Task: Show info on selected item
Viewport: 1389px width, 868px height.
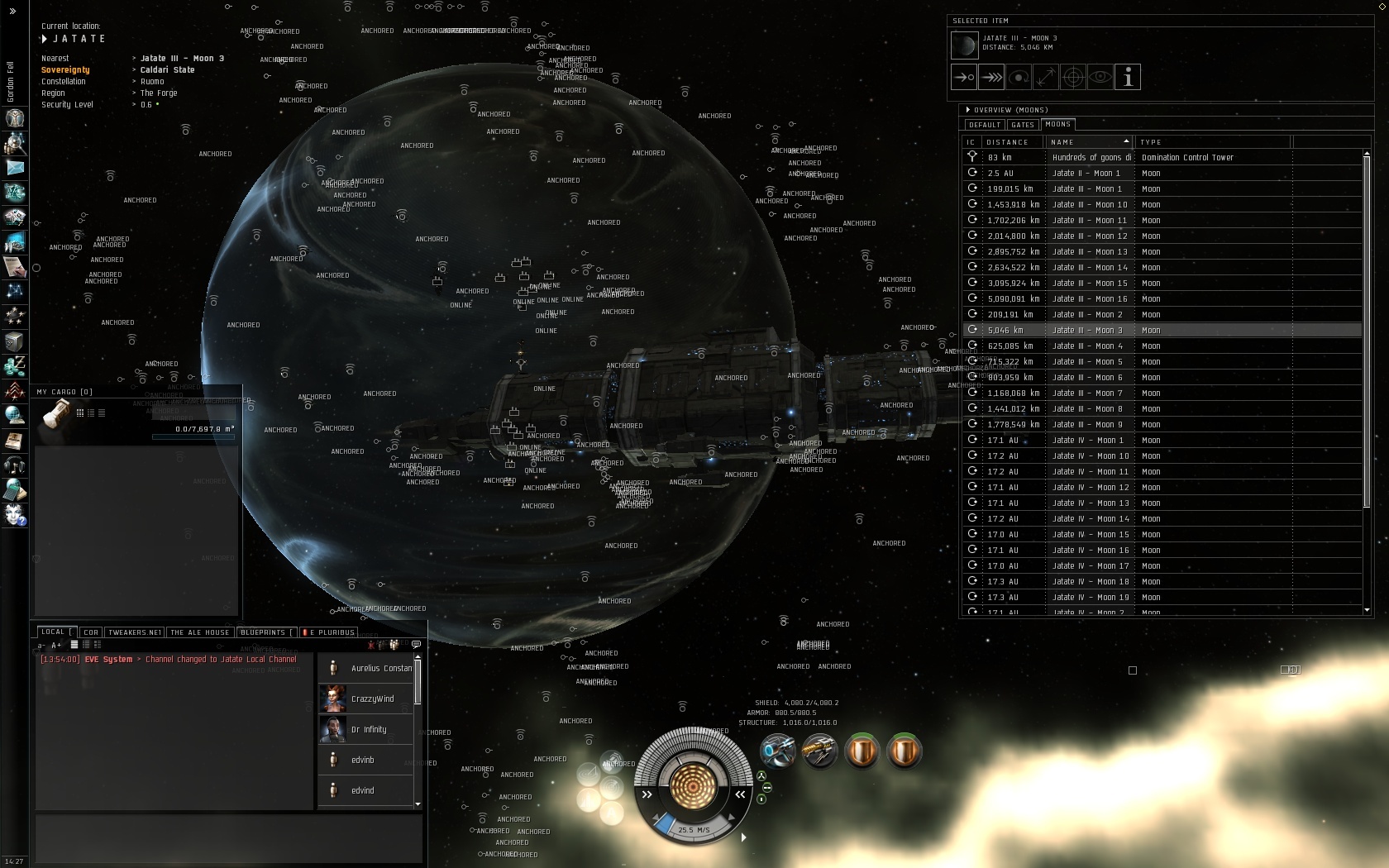Action: [x=1128, y=77]
